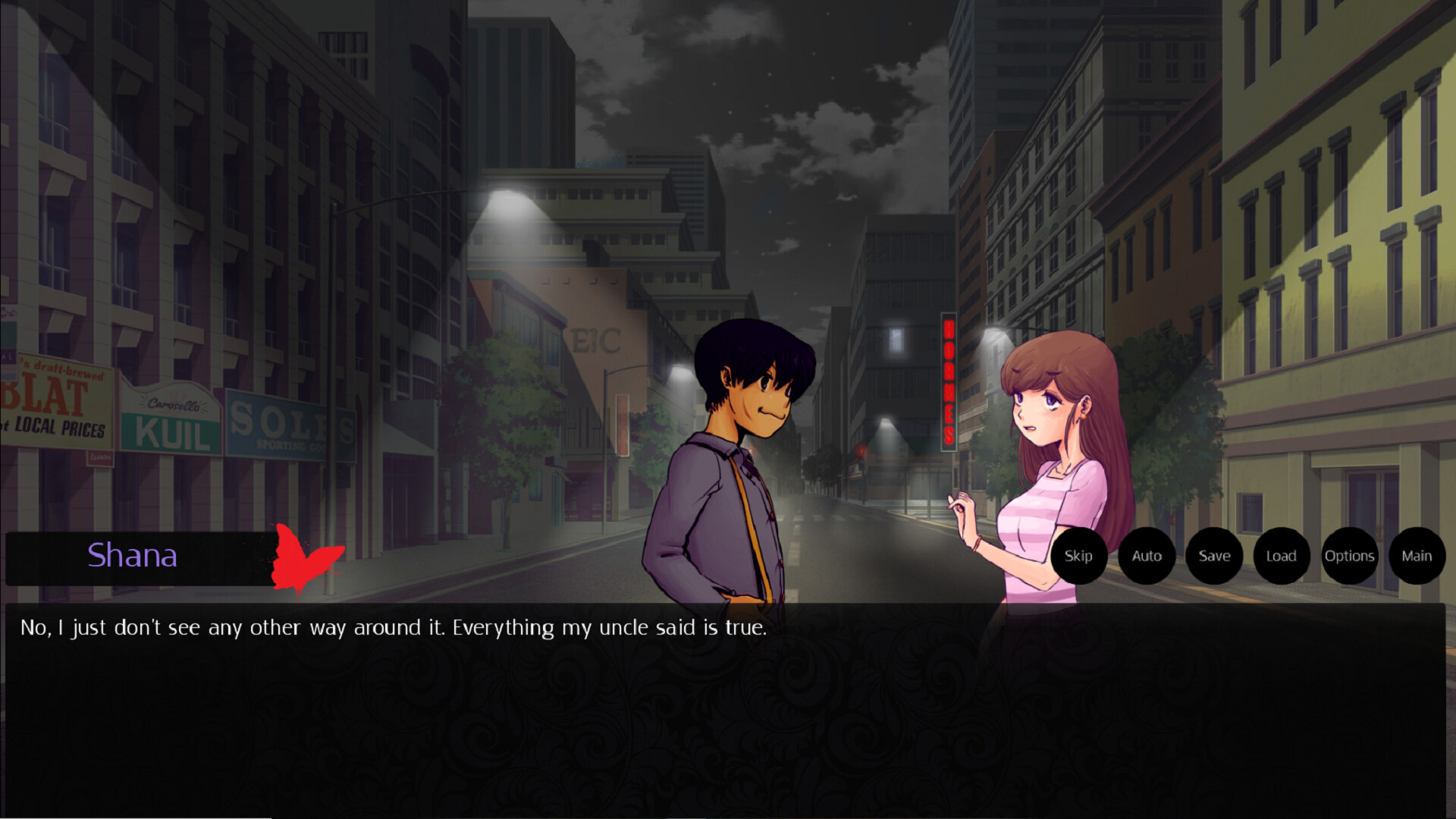Click the Options button
This screenshot has width=1456, height=819.
pos(1349,556)
